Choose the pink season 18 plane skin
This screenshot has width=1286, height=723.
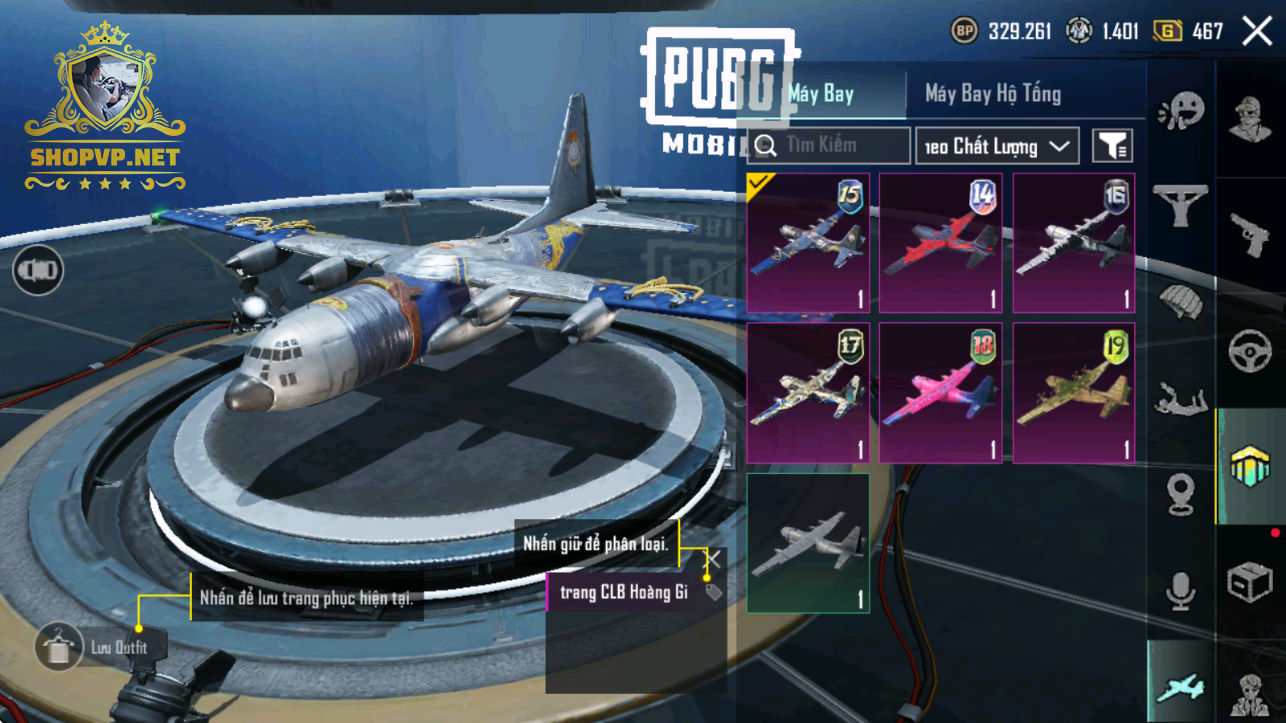(941, 392)
